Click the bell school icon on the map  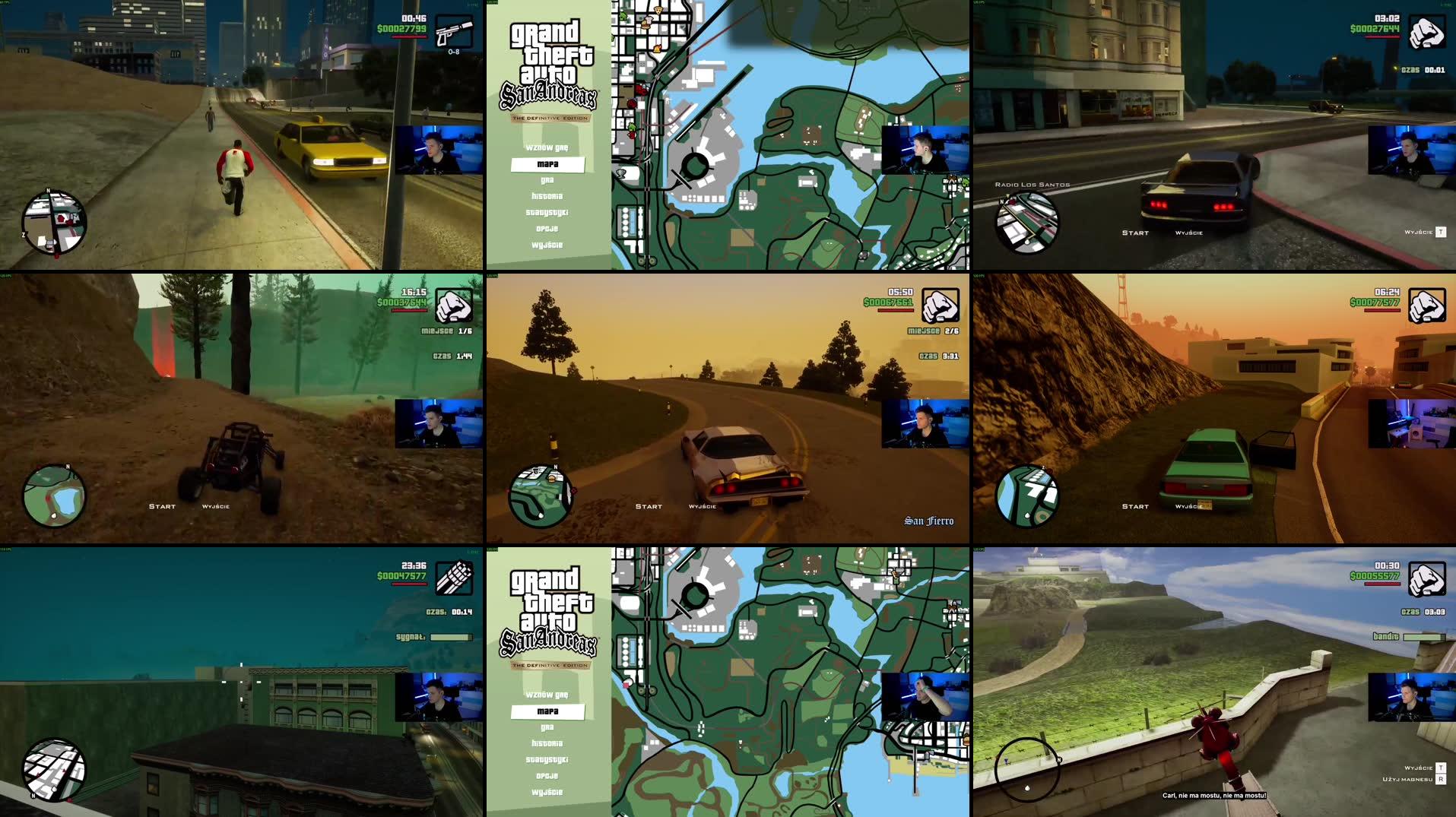pos(657,49)
